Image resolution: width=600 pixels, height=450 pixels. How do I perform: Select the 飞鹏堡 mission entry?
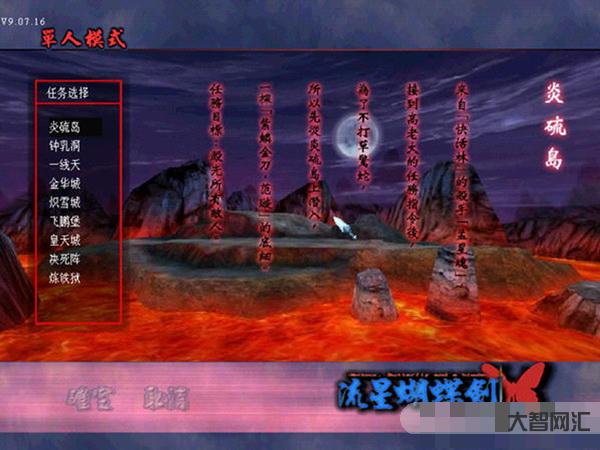point(67,222)
